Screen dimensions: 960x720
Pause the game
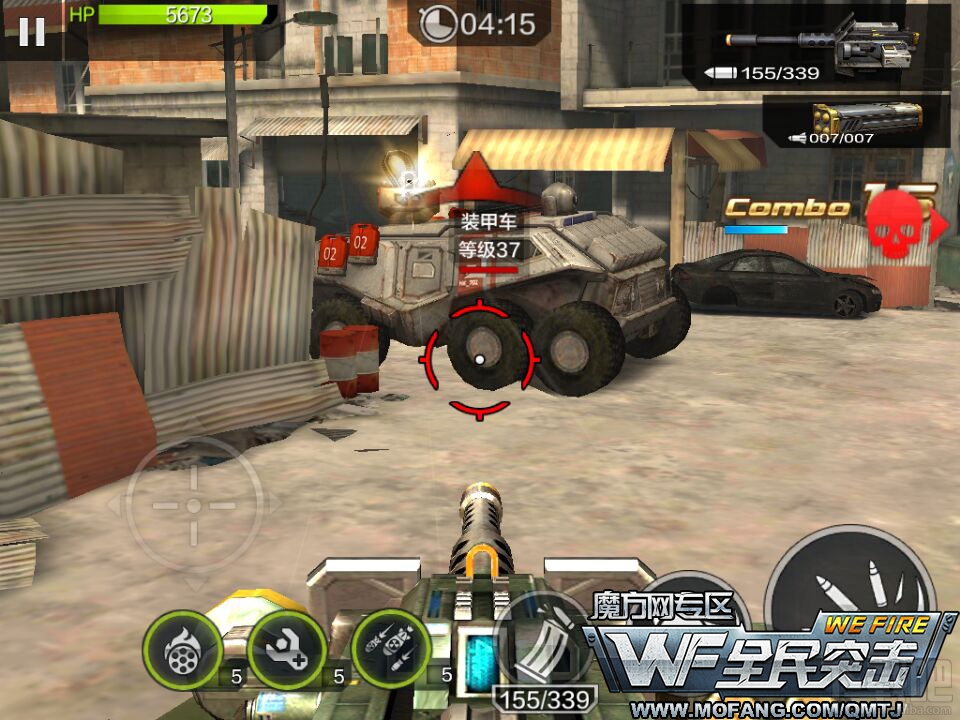[32, 32]
